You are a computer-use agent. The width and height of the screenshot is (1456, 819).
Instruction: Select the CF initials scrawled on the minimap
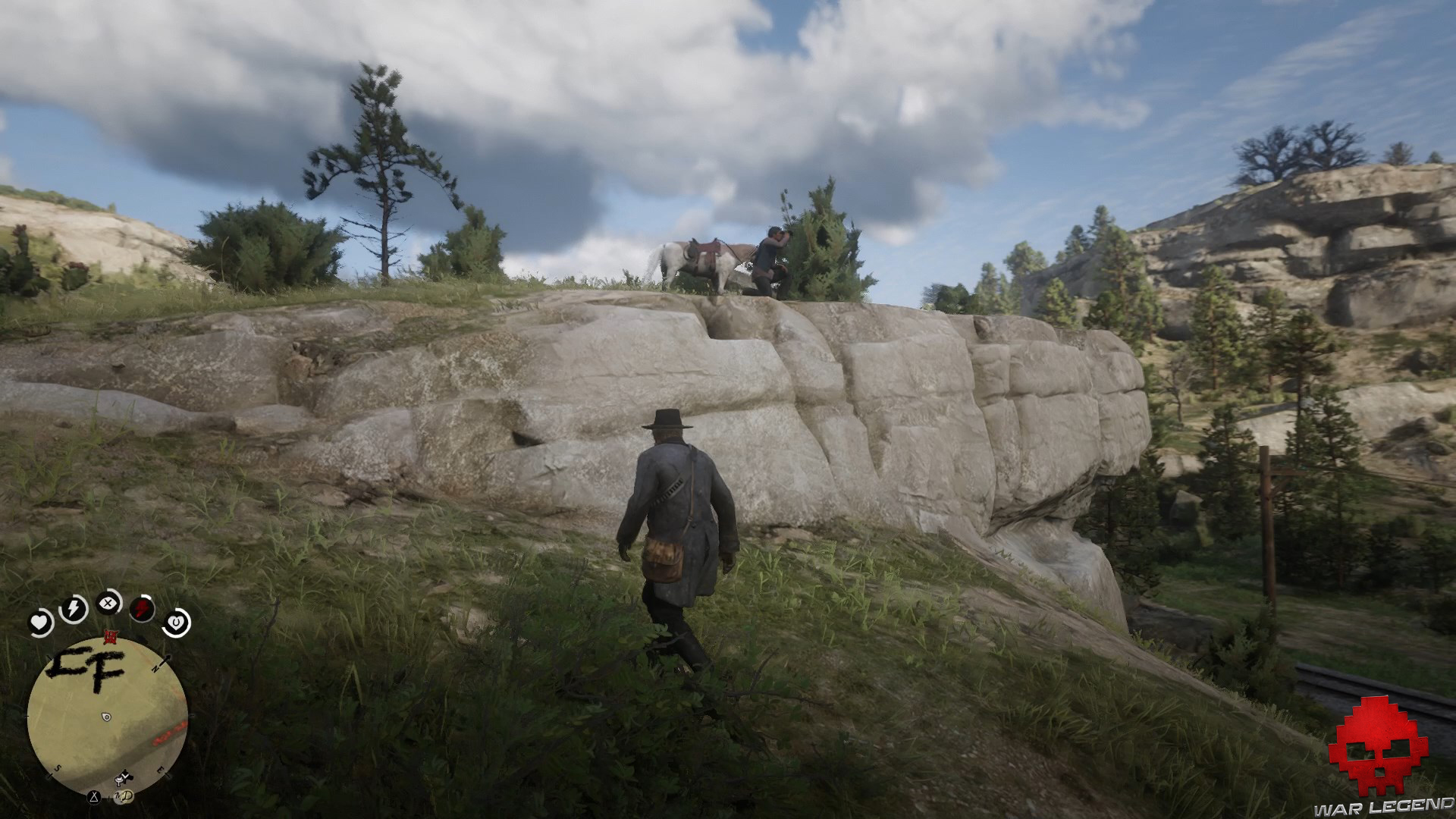89,665
